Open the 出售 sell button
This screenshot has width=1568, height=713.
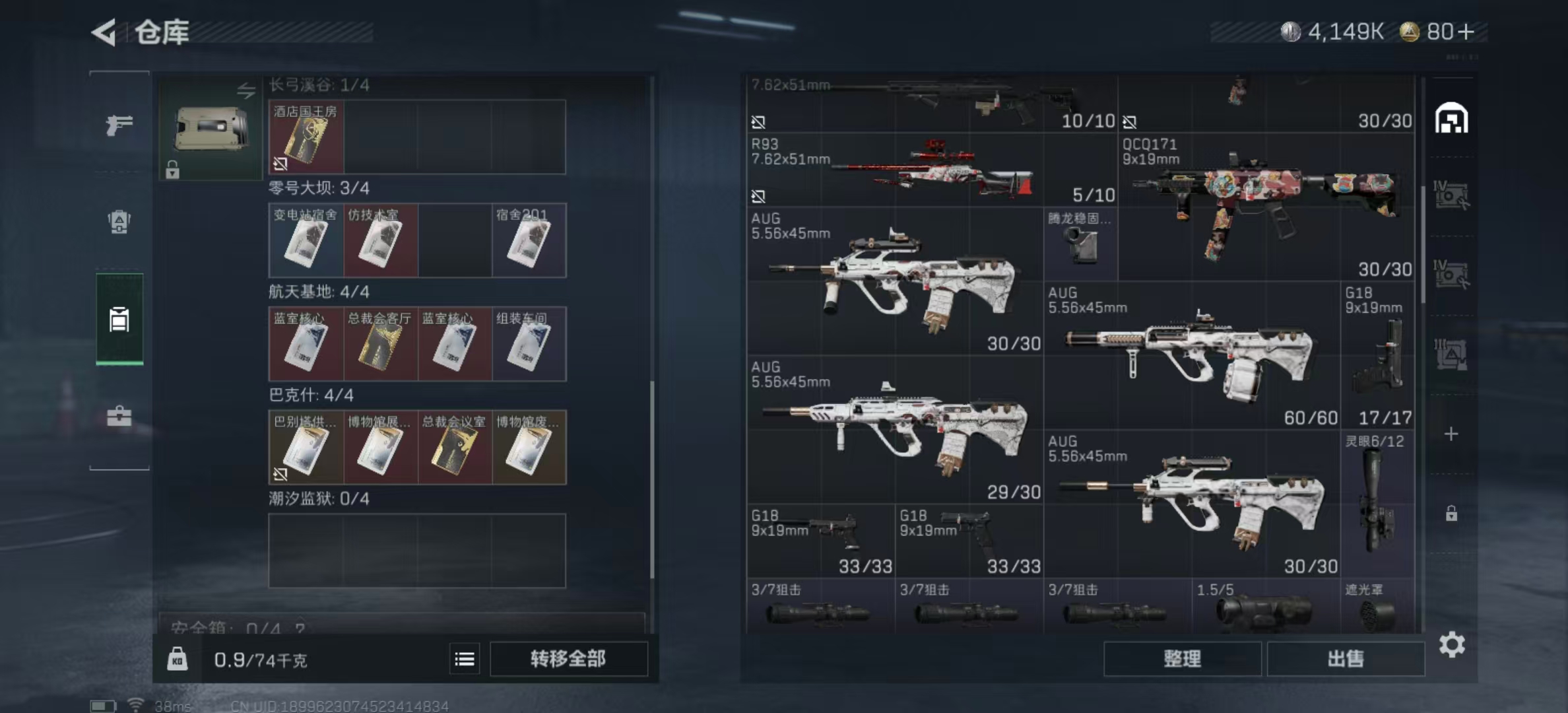[1346, 659]
